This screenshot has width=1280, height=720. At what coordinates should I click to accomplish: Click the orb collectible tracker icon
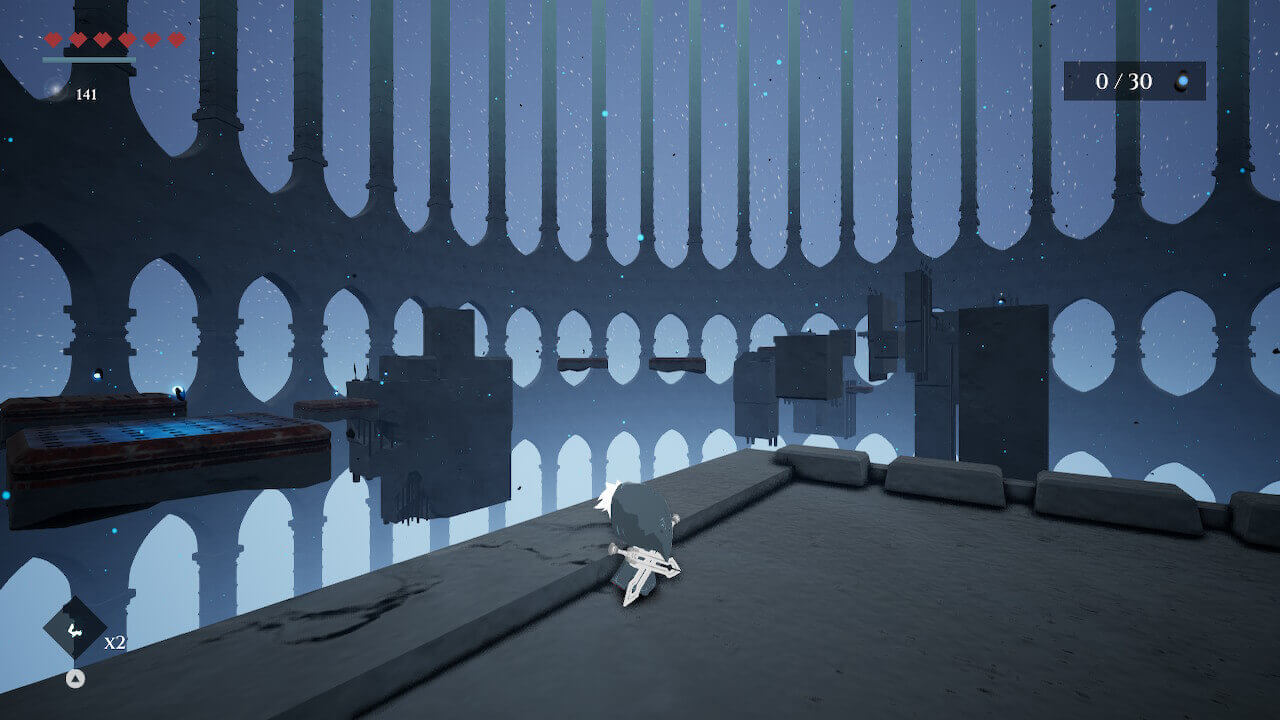1183,81
